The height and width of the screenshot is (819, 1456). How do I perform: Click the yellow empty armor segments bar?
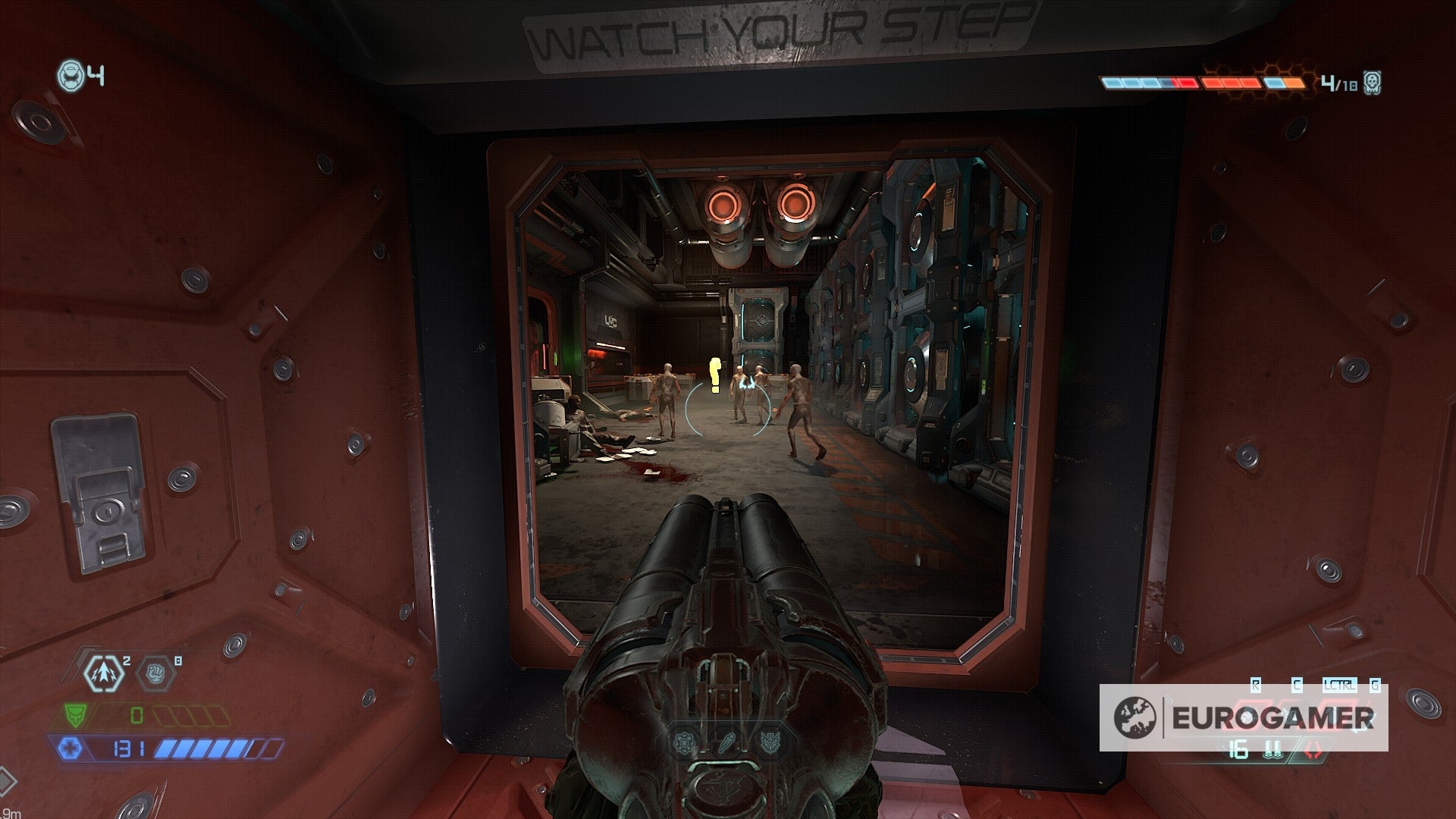pyautogui.click(x=193, y=715)
